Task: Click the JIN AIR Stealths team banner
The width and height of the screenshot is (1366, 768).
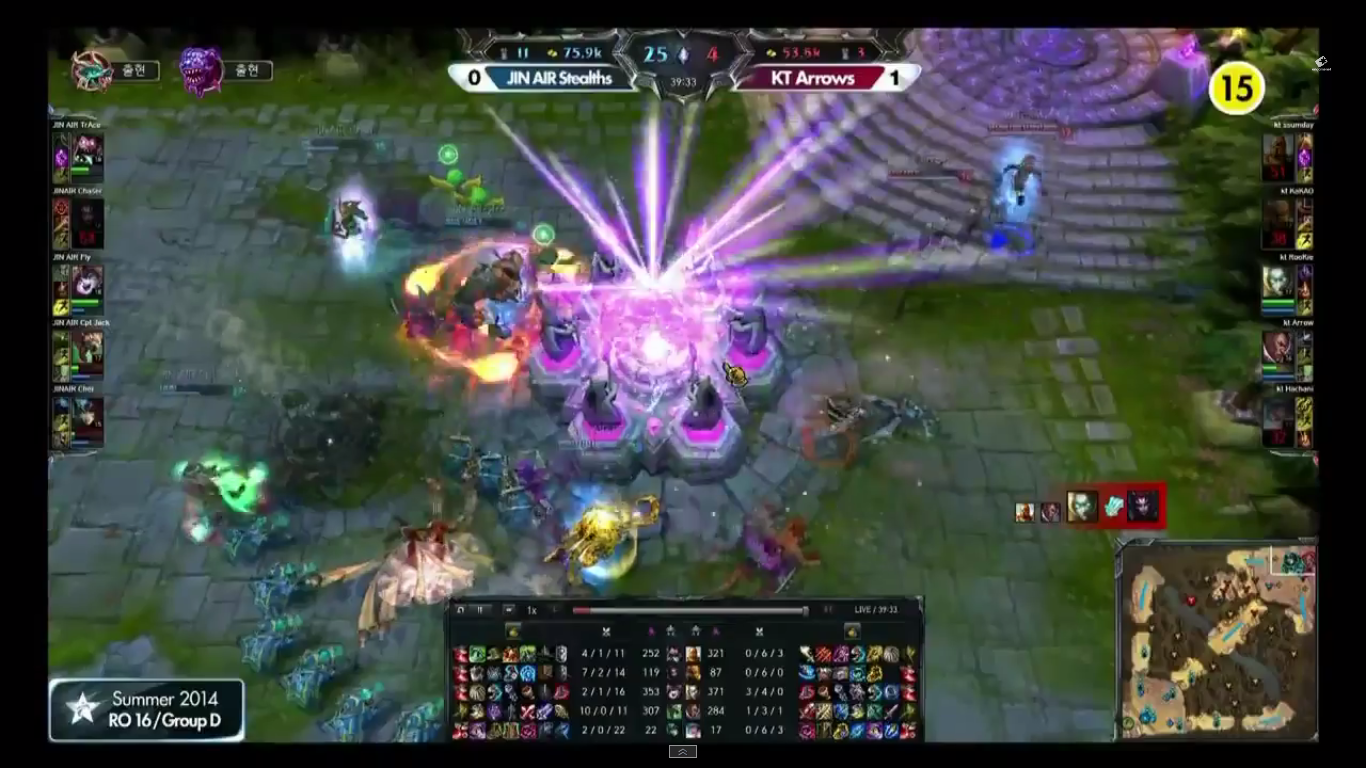Action: point(560,78)
